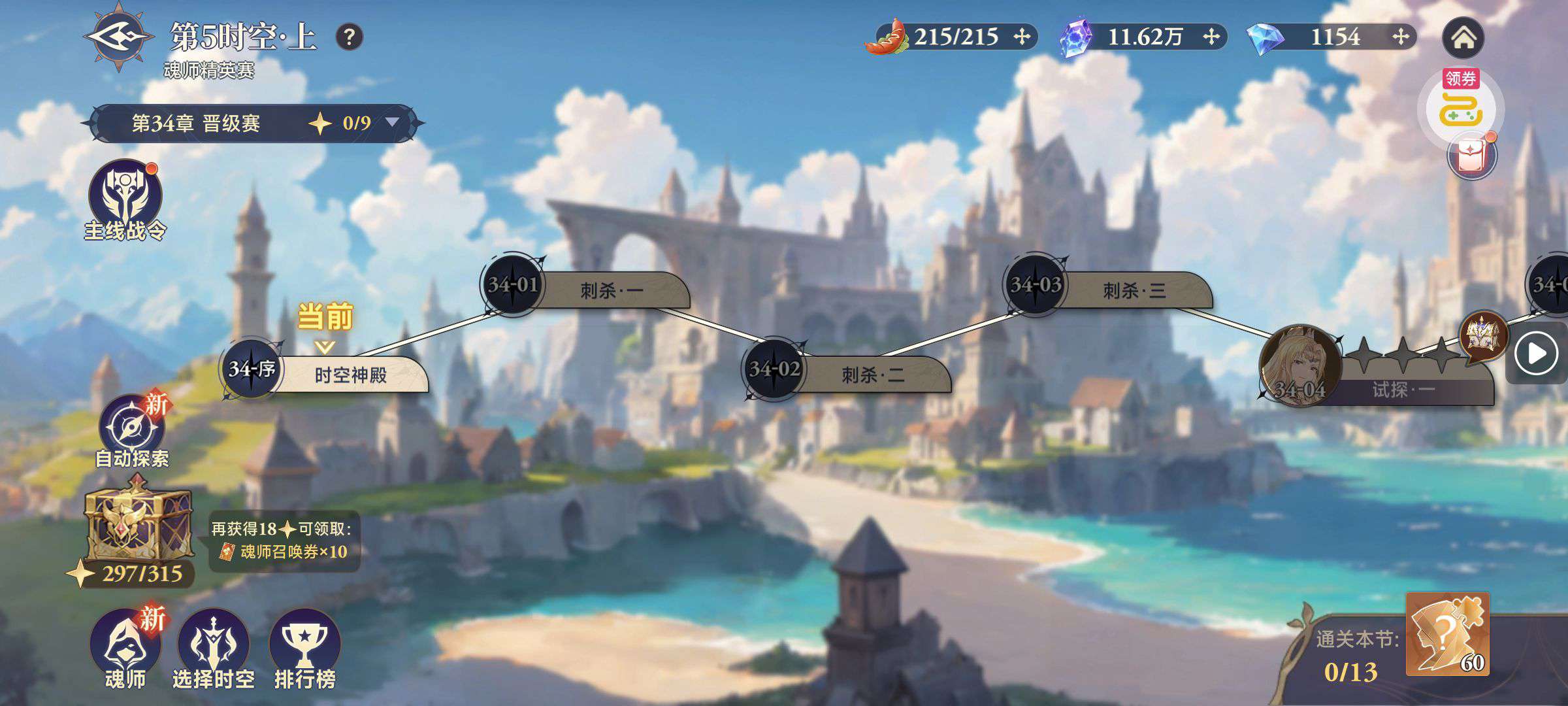Open the question mark help button

point(350,37)
